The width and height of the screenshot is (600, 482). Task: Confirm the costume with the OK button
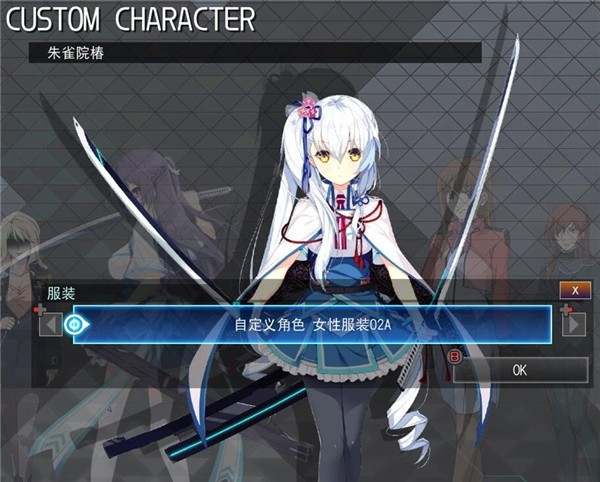pyautogui.click(x=519, y=369)
